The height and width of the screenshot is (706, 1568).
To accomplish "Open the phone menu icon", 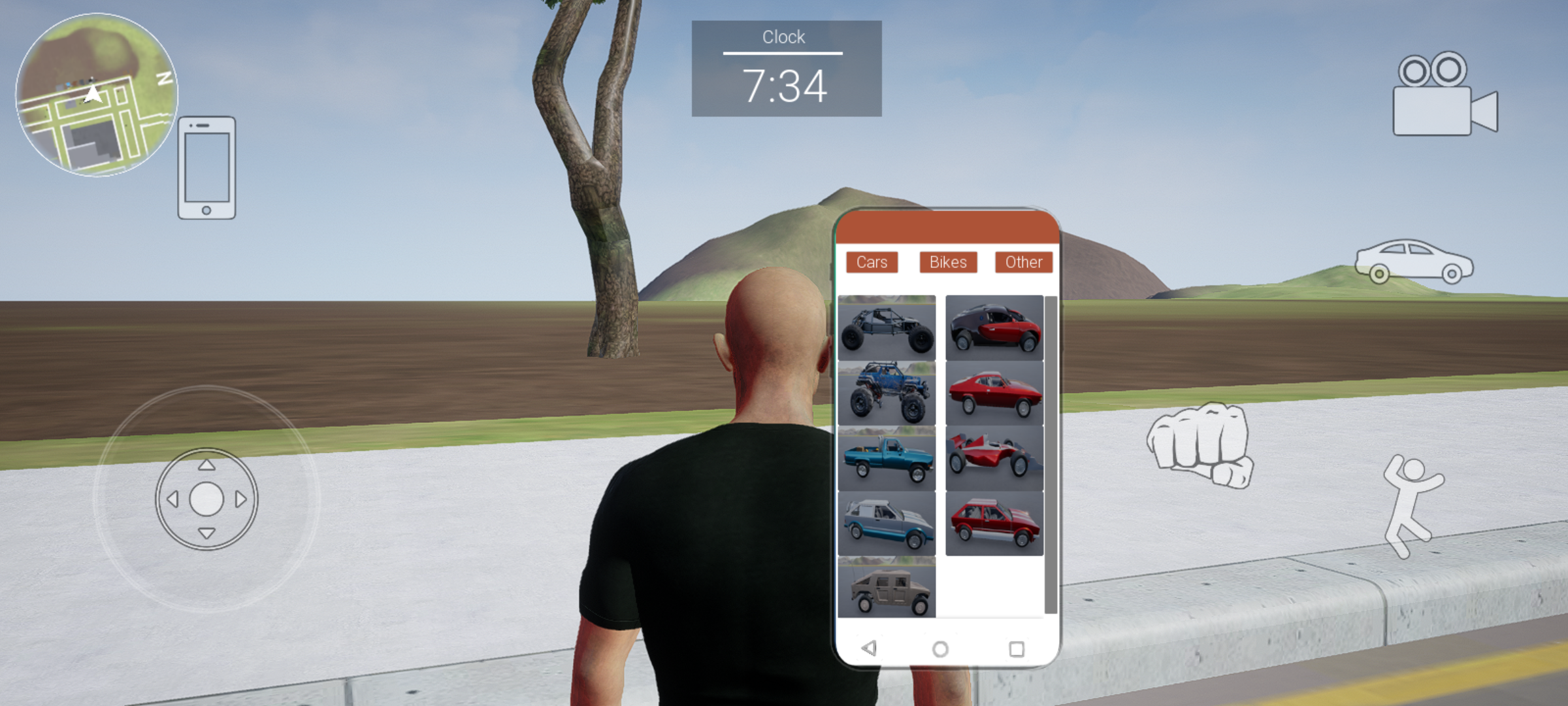I will (x=206, y=168).
